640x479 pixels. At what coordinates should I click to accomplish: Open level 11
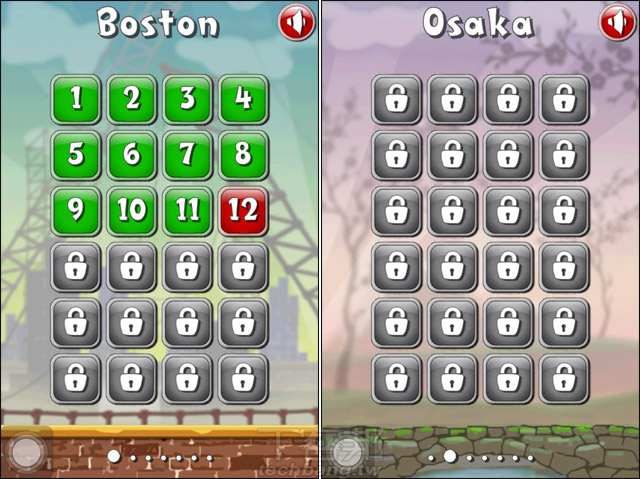coord(188,211)
